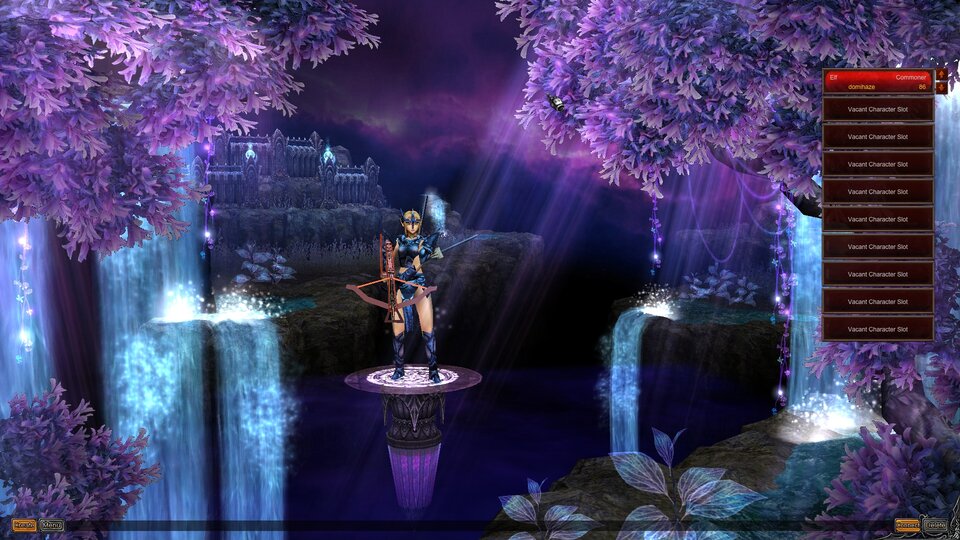
Task: Click the up arrow beside domhaze slot
Action: click(x=941, y=74)
